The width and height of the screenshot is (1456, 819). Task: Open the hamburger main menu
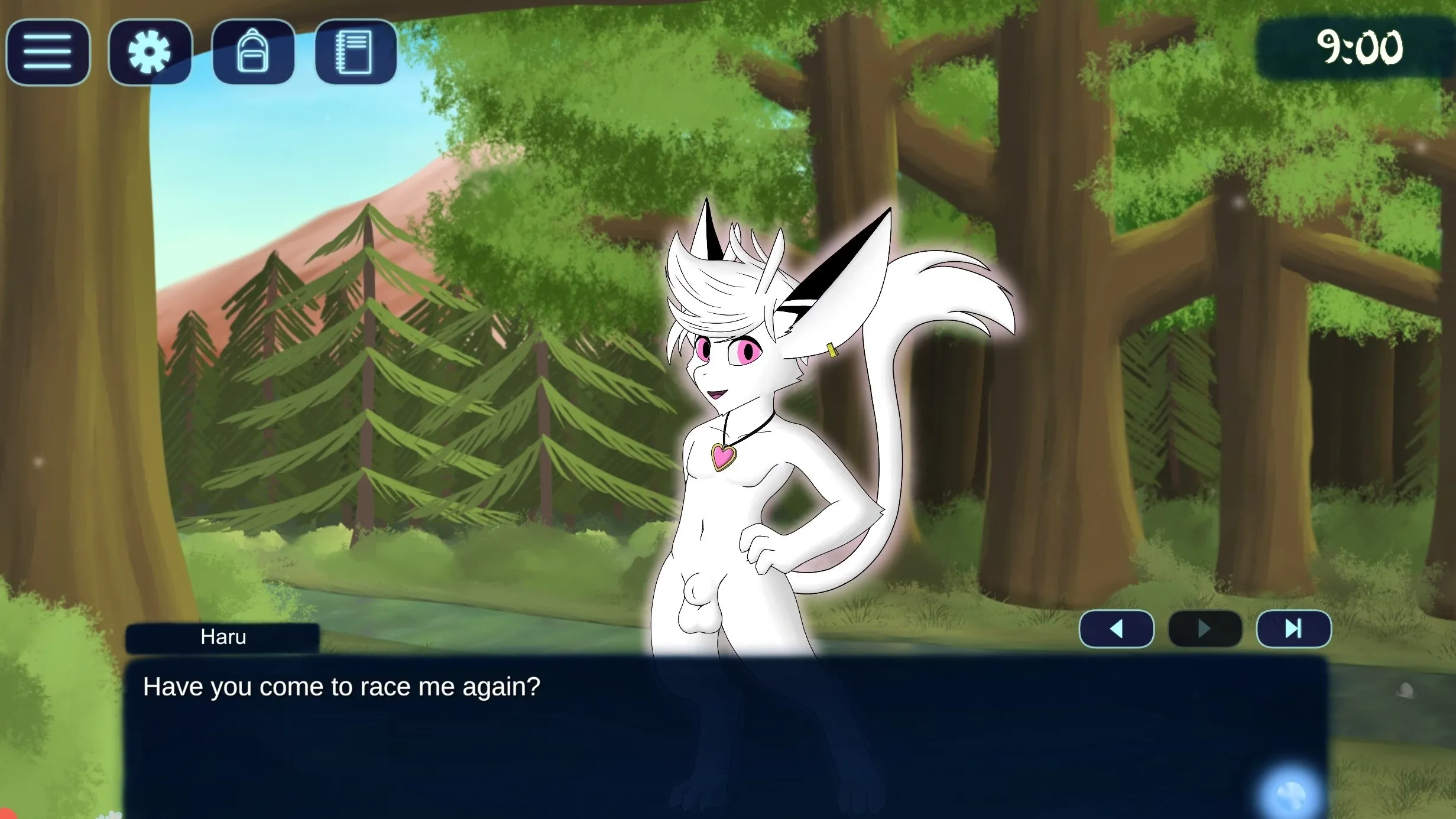click(48, 52)
